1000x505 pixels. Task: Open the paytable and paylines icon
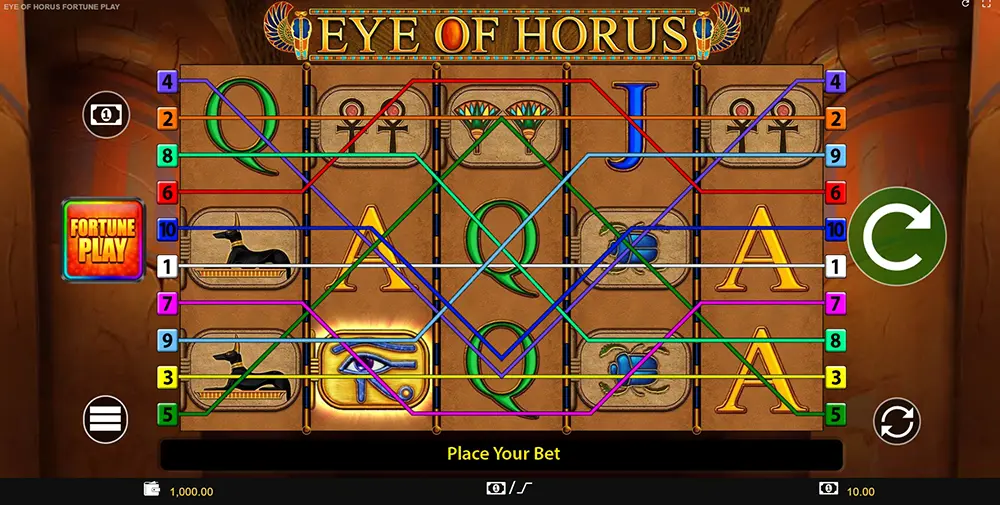511,489
